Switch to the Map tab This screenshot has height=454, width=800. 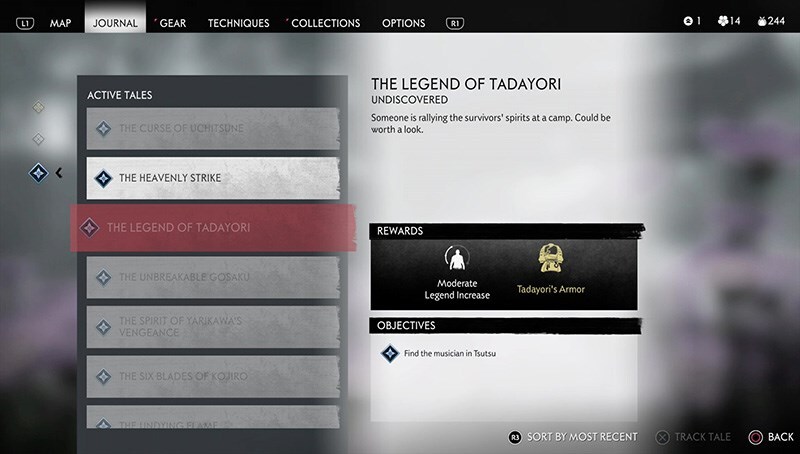(x=58, y=23)
